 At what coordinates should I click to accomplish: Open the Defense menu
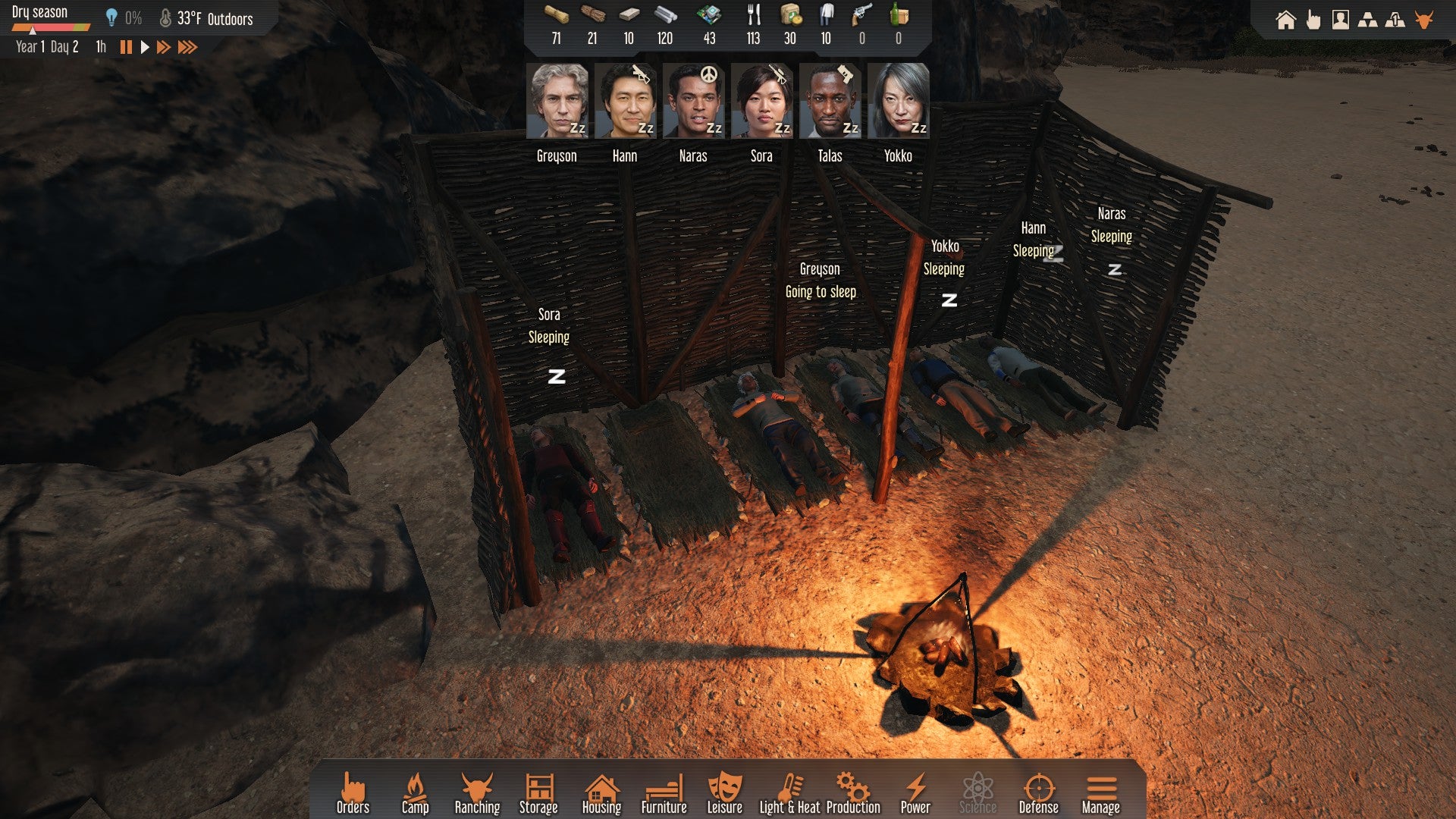click(1038, 793)
